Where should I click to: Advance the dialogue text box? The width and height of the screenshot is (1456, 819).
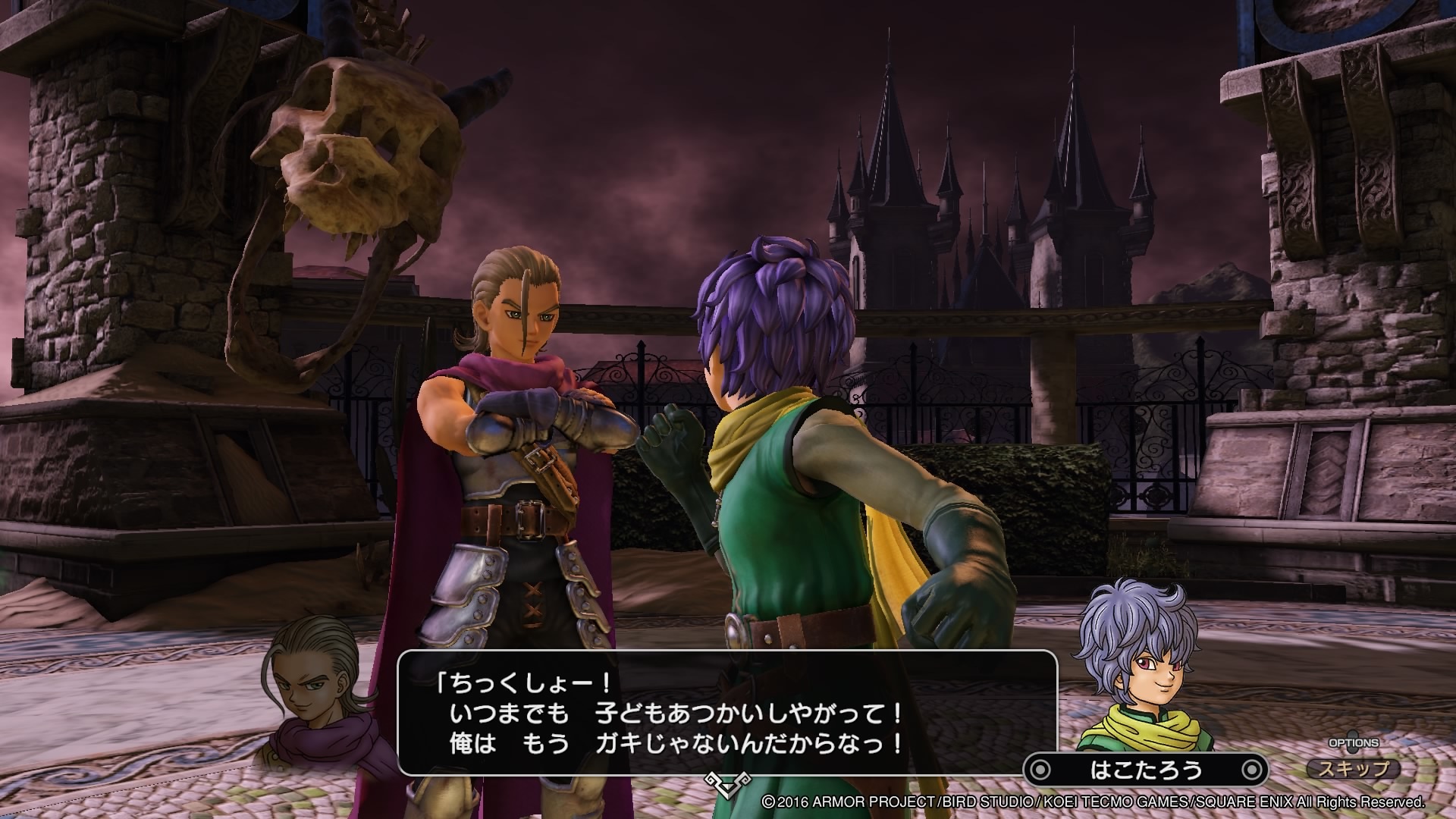[726, 711]
